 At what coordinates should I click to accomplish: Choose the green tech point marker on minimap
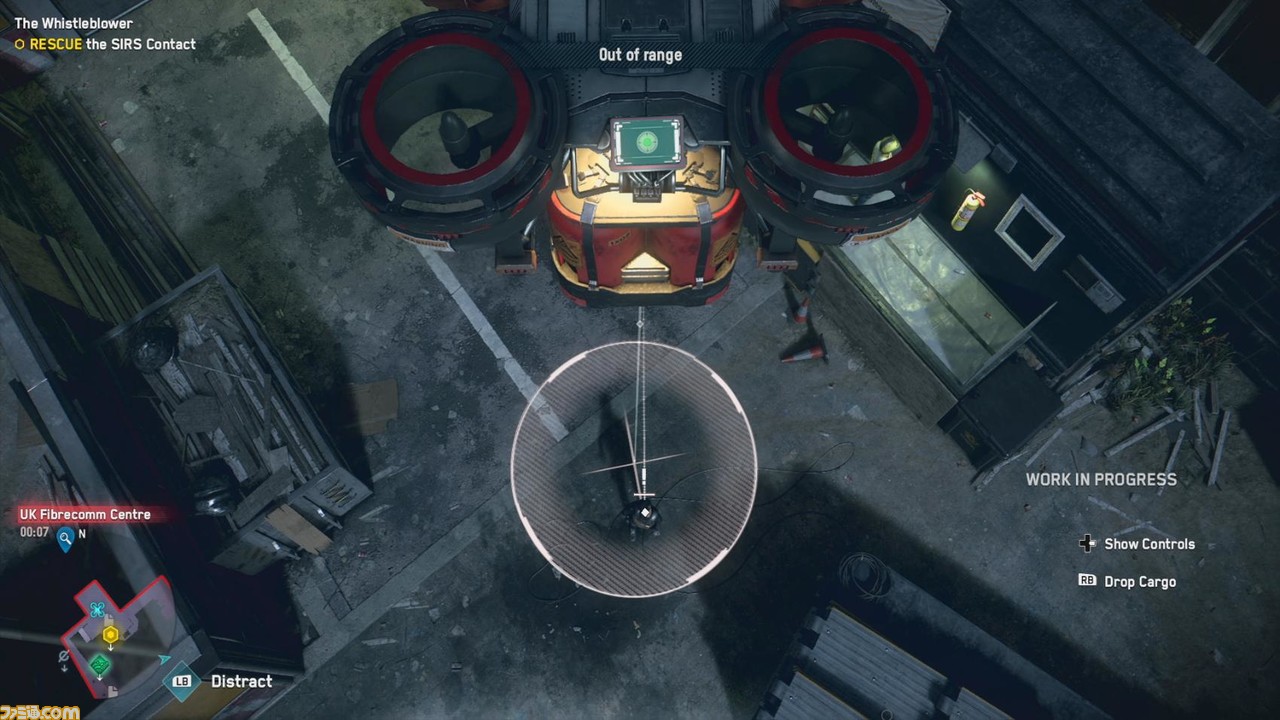(99, 664)
